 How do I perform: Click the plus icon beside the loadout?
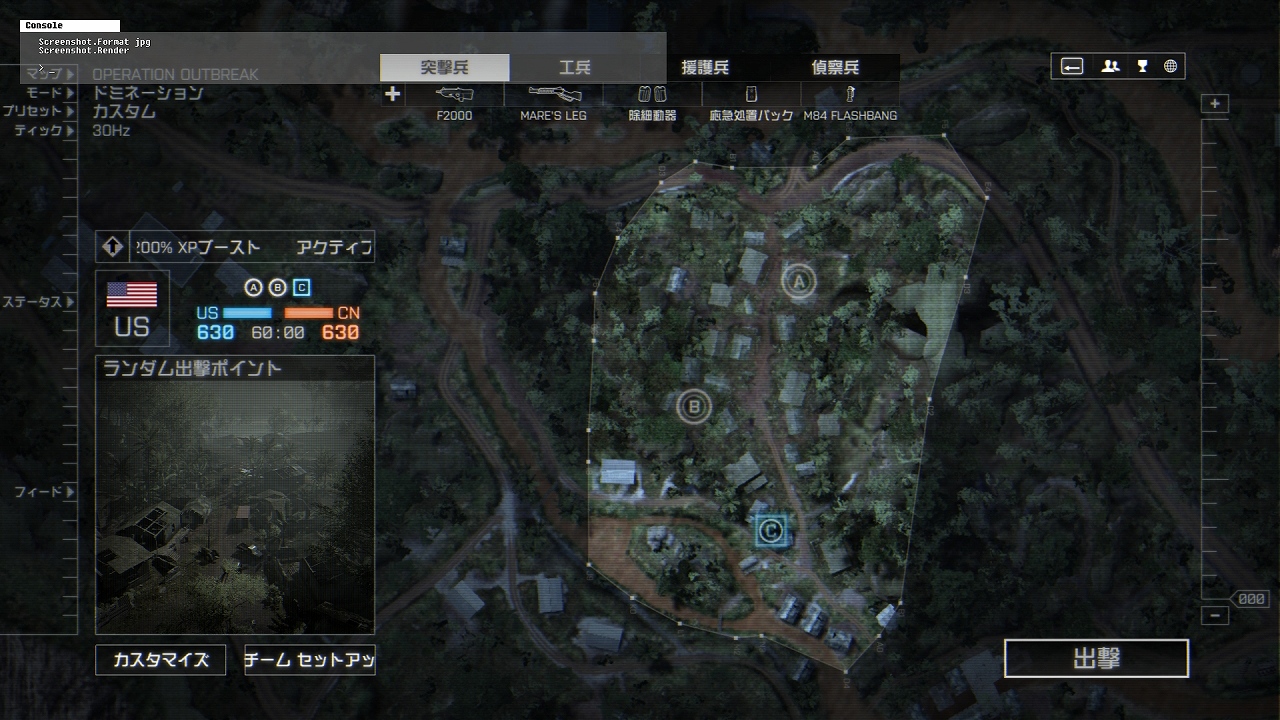tap(393, 94)
